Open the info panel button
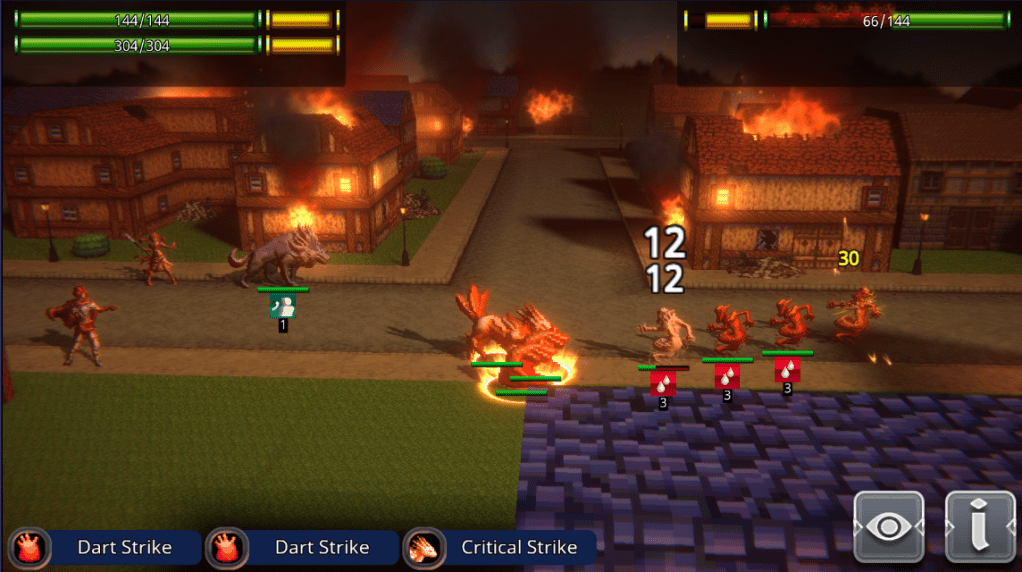 tap(981, 527)
